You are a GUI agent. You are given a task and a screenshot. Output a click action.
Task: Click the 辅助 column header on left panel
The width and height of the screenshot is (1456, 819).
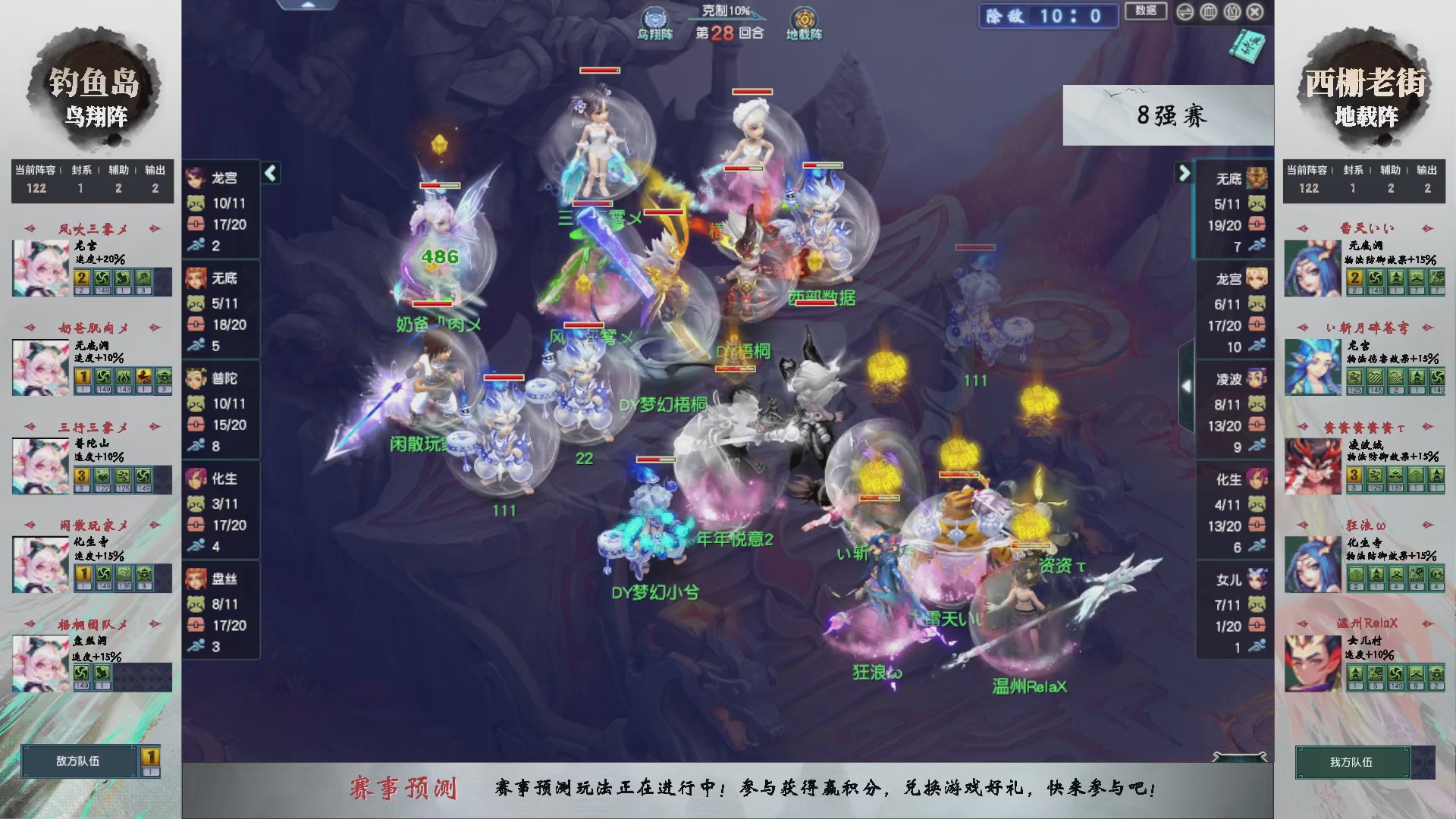[x=118, y=171]
